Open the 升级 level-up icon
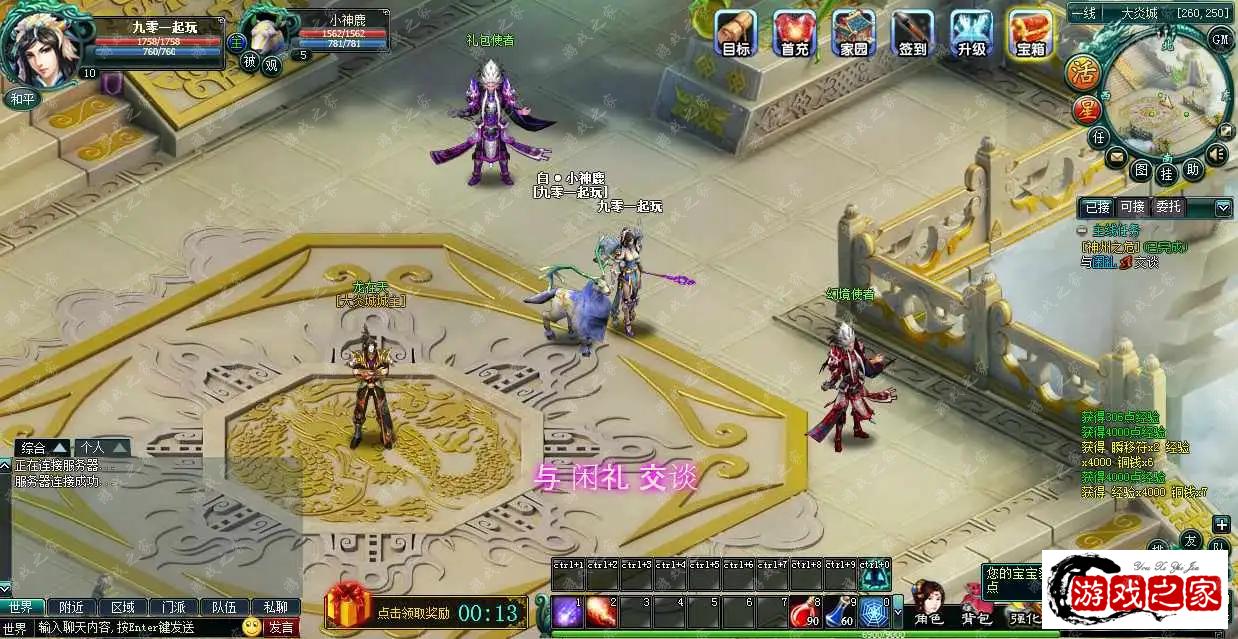 coord(971,31)
